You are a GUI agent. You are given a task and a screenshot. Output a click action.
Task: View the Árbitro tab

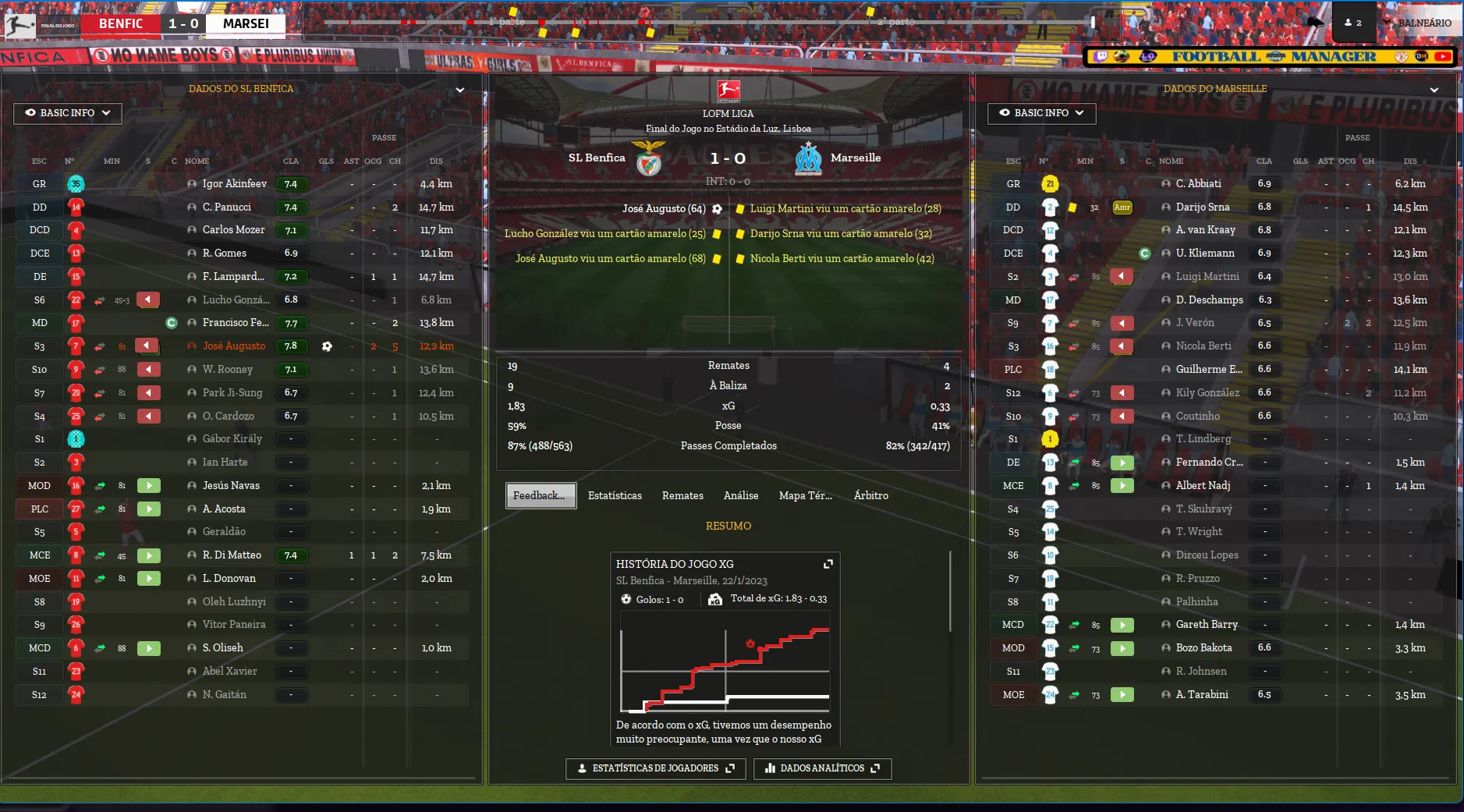870,496
